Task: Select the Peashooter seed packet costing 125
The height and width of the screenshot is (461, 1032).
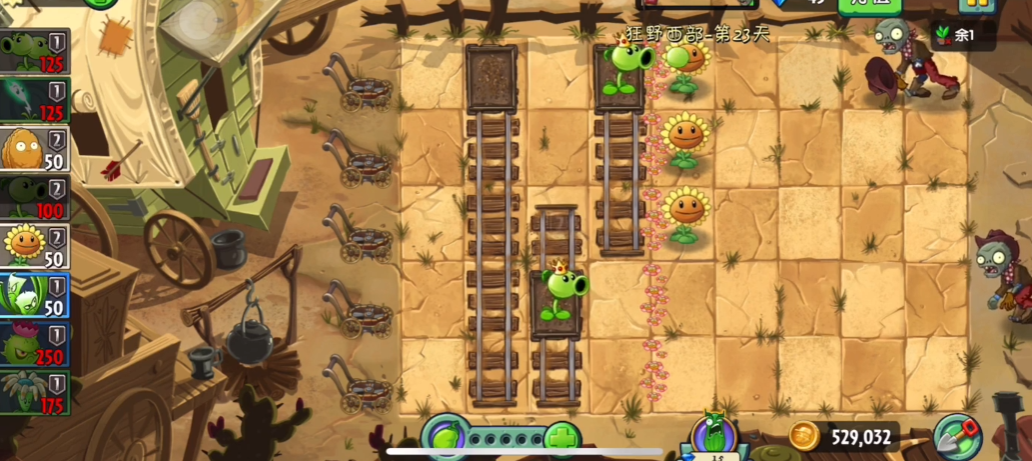Action: [x=34, y=51]
